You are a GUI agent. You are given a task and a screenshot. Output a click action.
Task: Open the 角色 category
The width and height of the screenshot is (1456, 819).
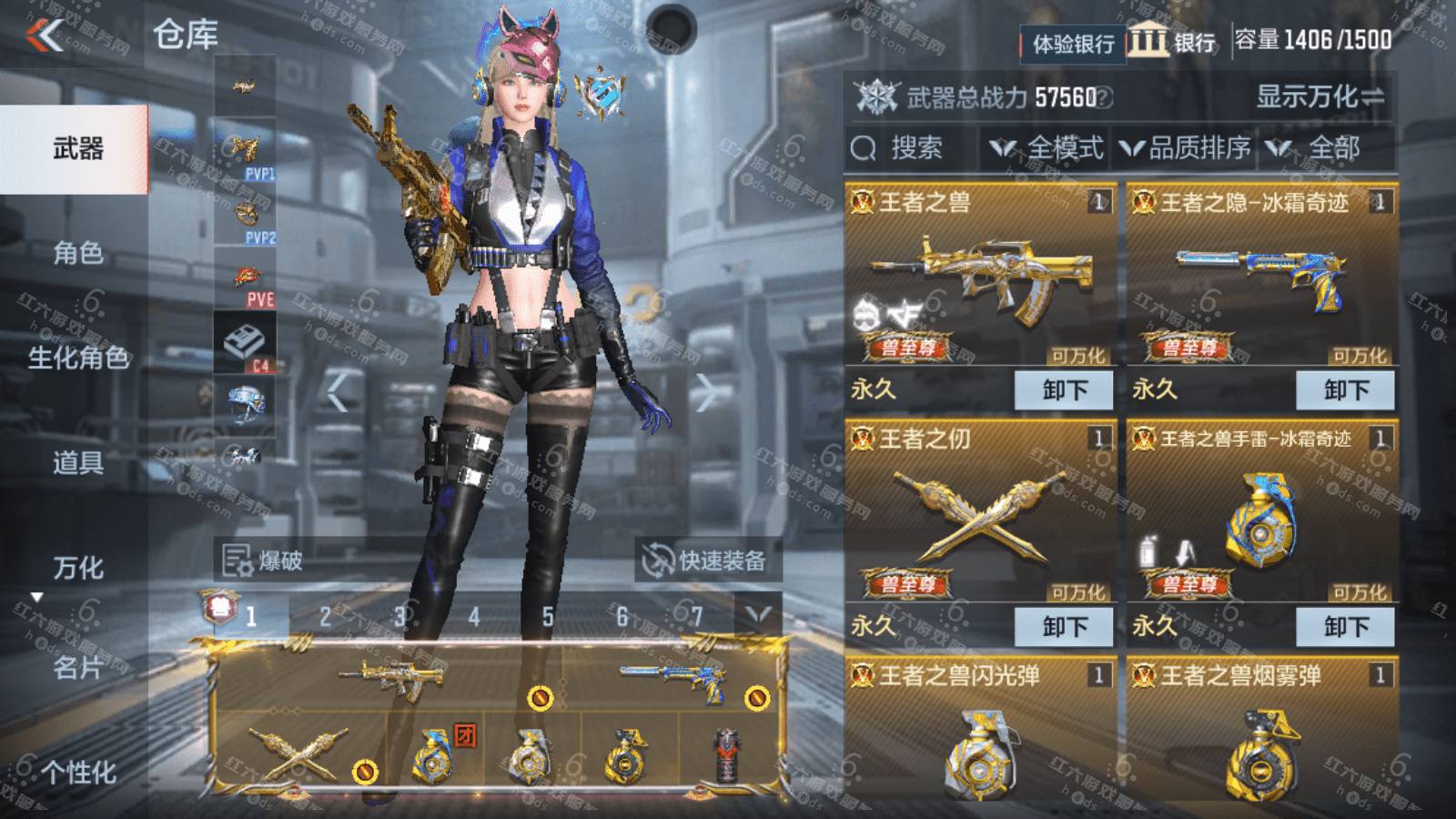76,253
